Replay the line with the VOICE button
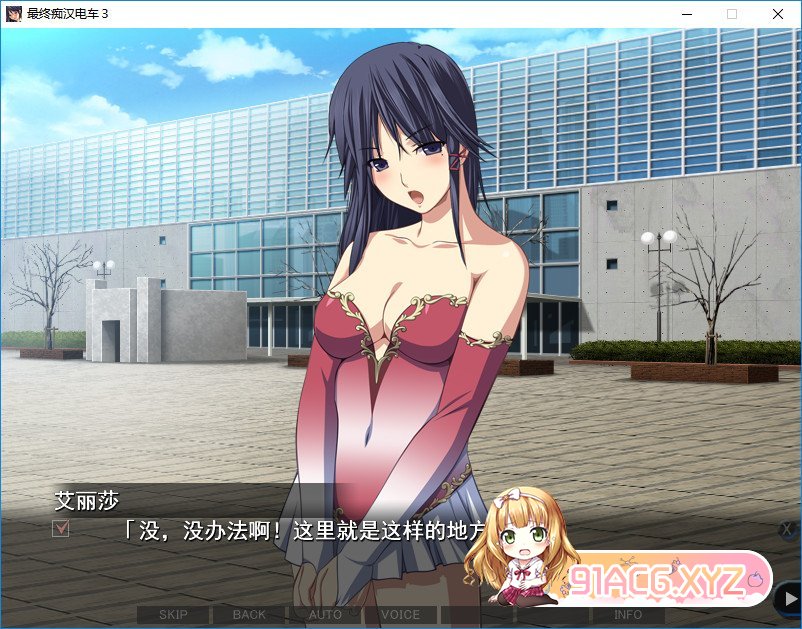Screen dimensions: 802x629 (400, 614)
